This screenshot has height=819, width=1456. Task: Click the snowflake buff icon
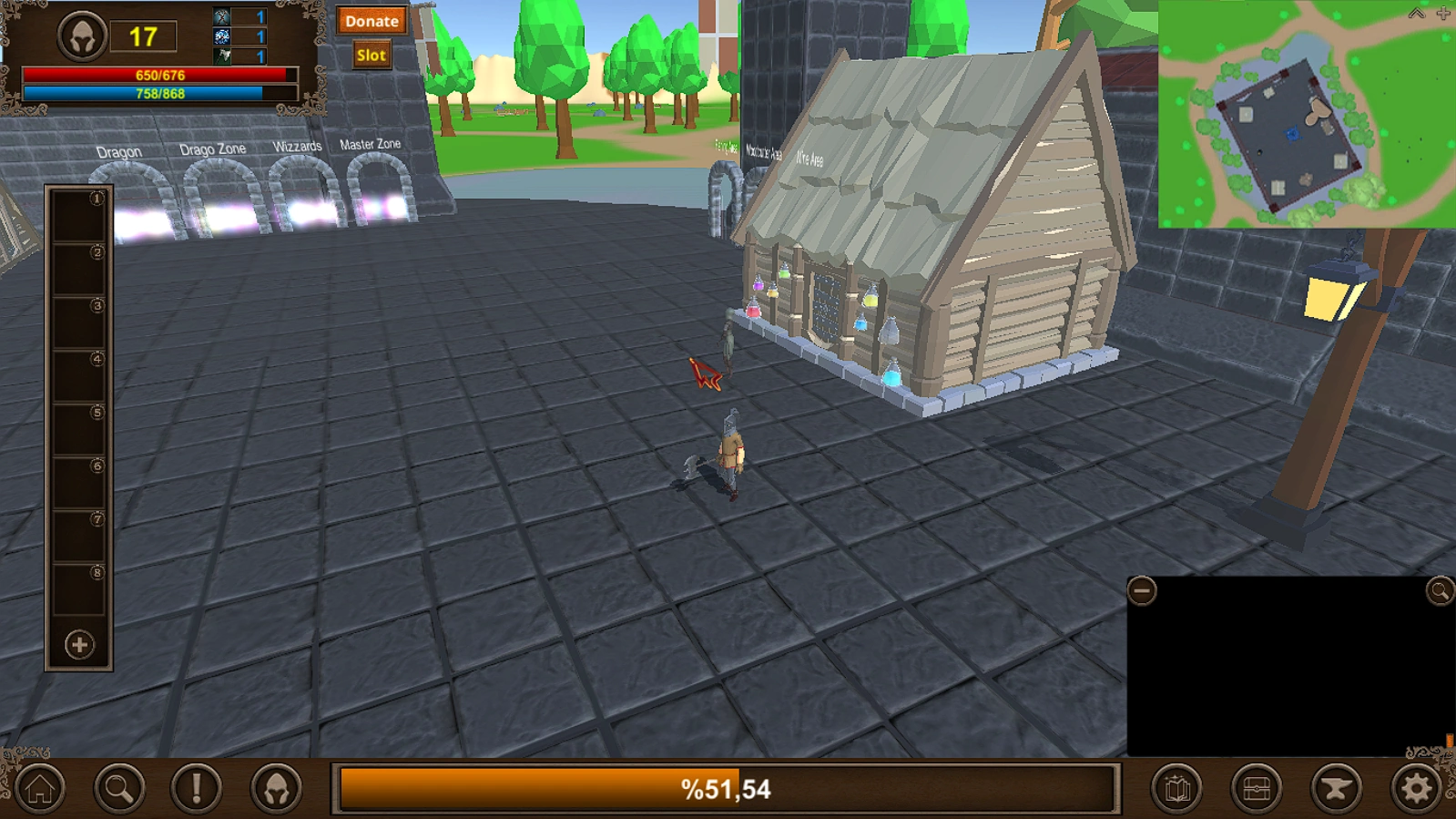pos(219,36)
